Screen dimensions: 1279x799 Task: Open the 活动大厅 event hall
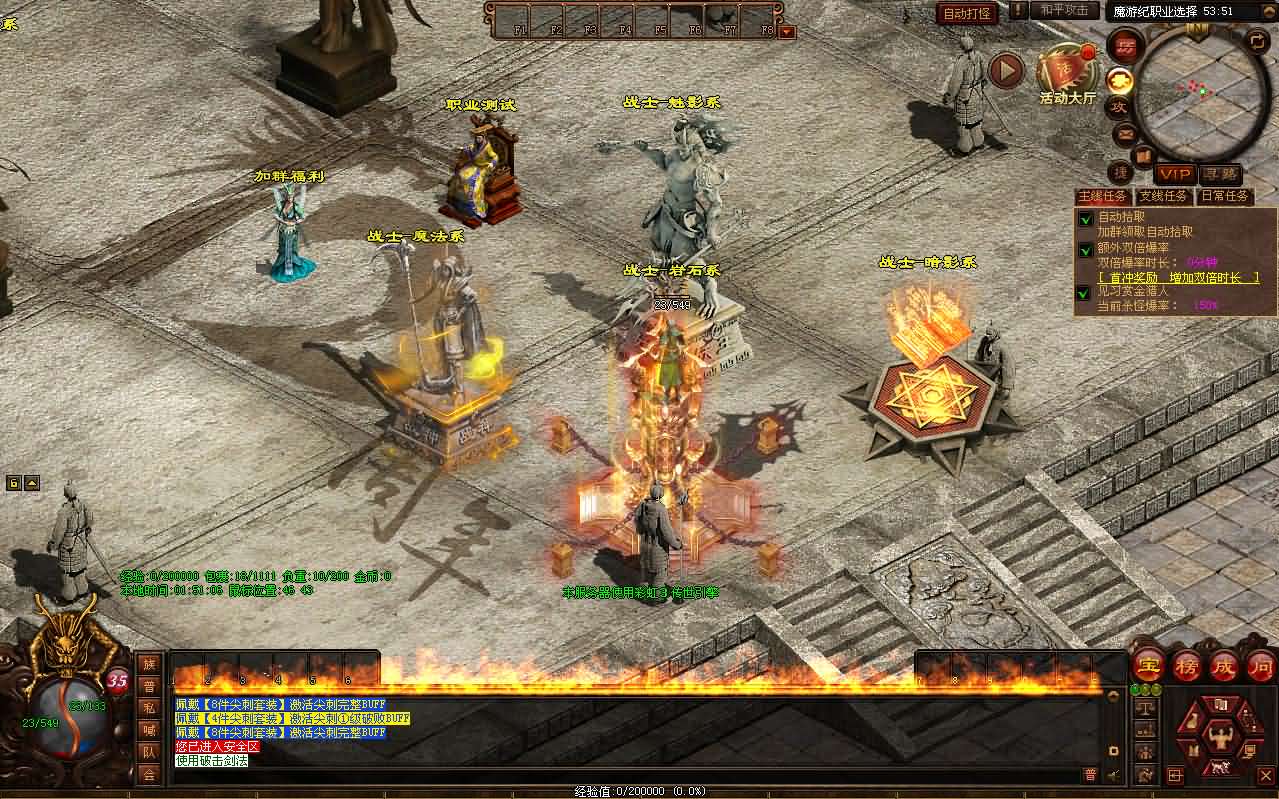coord(1067,73)
